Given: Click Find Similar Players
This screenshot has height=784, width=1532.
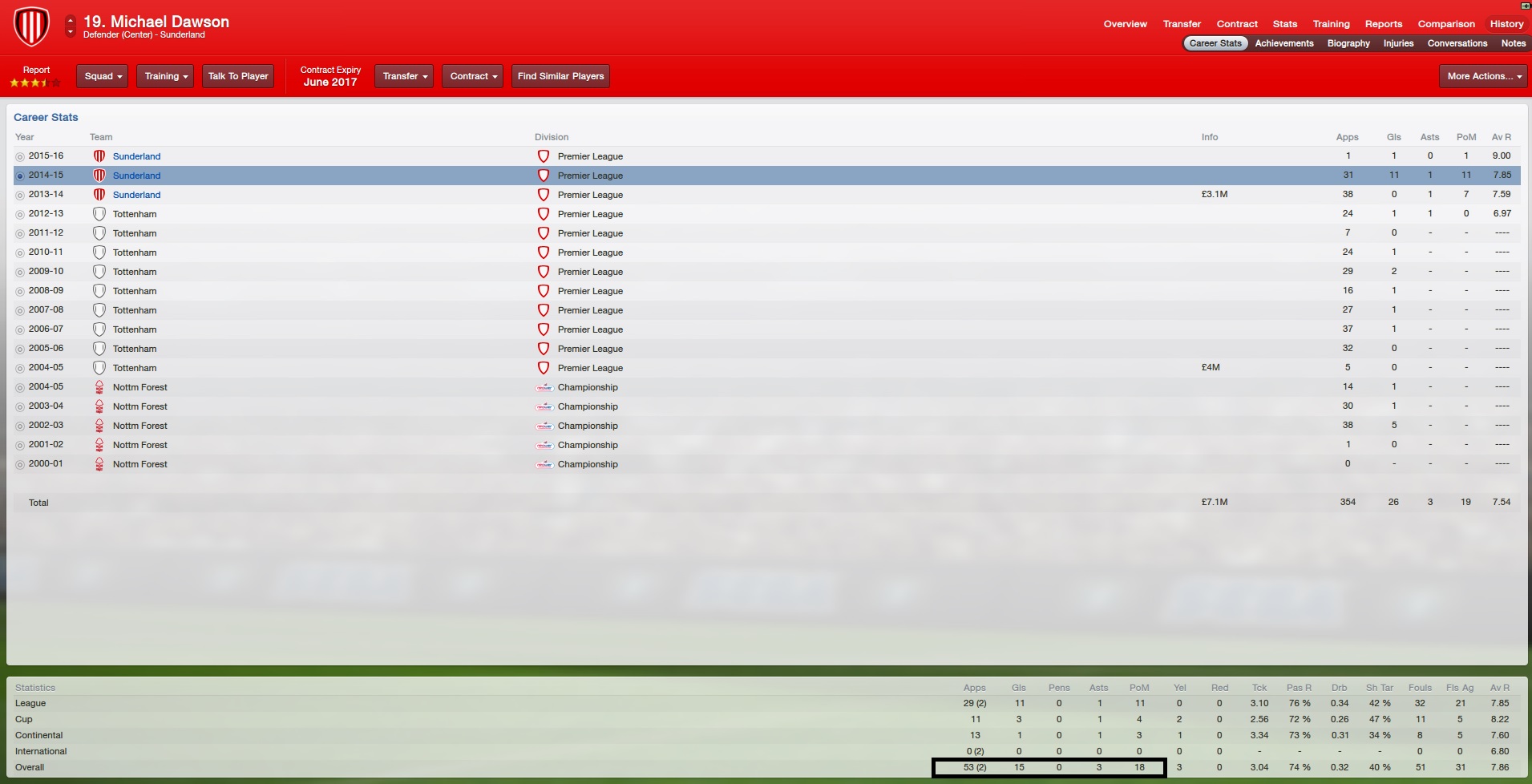Looking at the screenshot, I should (560, 76).
